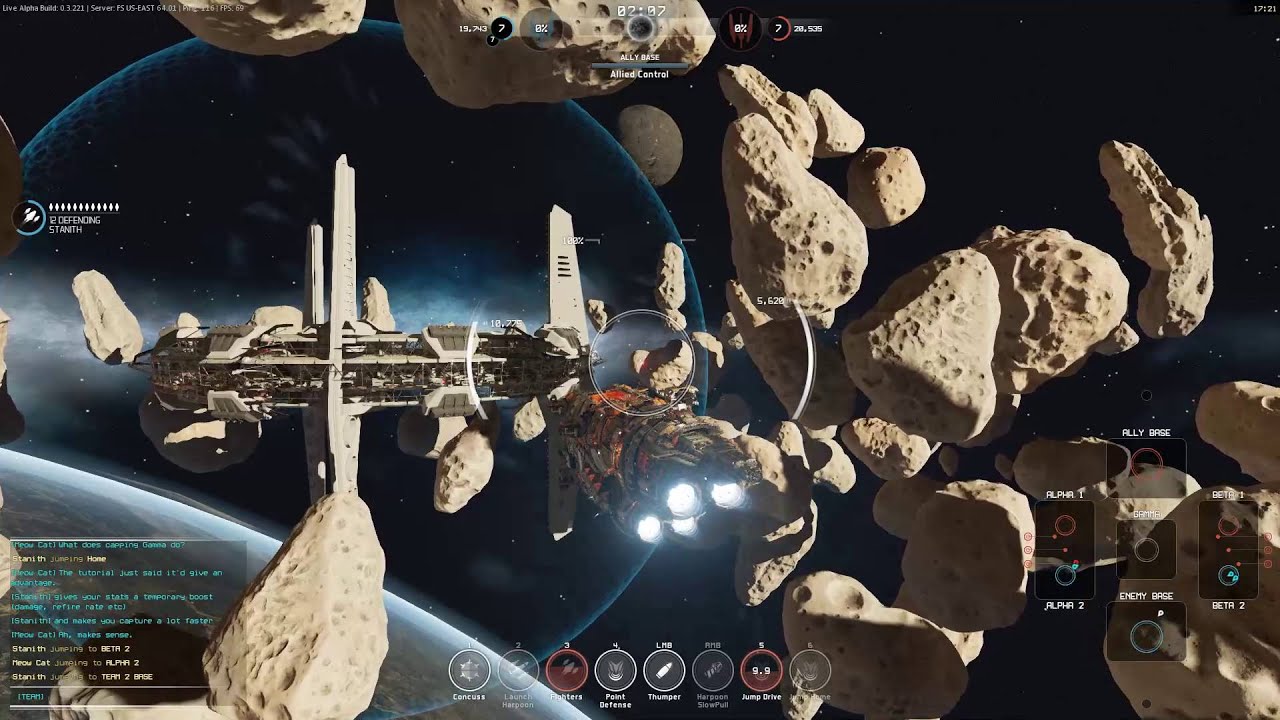Deploy Fighters from the ability bar

566,670
